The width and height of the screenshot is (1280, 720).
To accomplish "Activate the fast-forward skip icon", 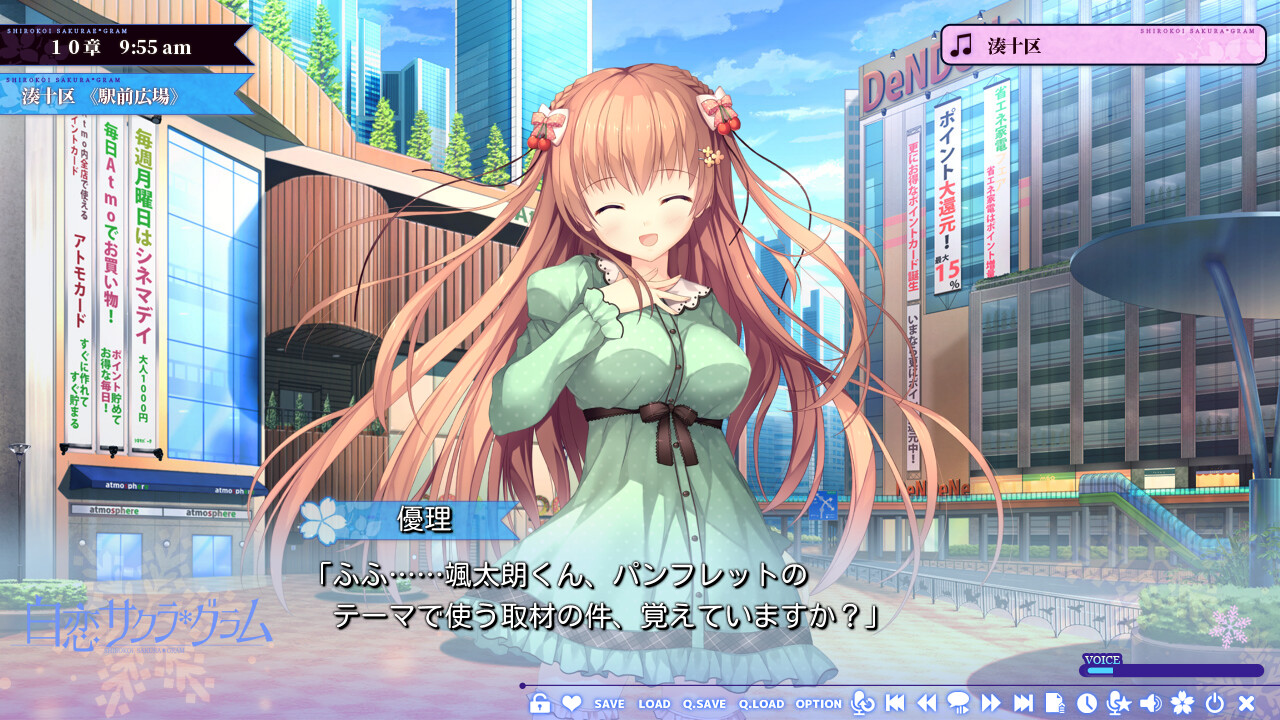I will pos(991,703).
